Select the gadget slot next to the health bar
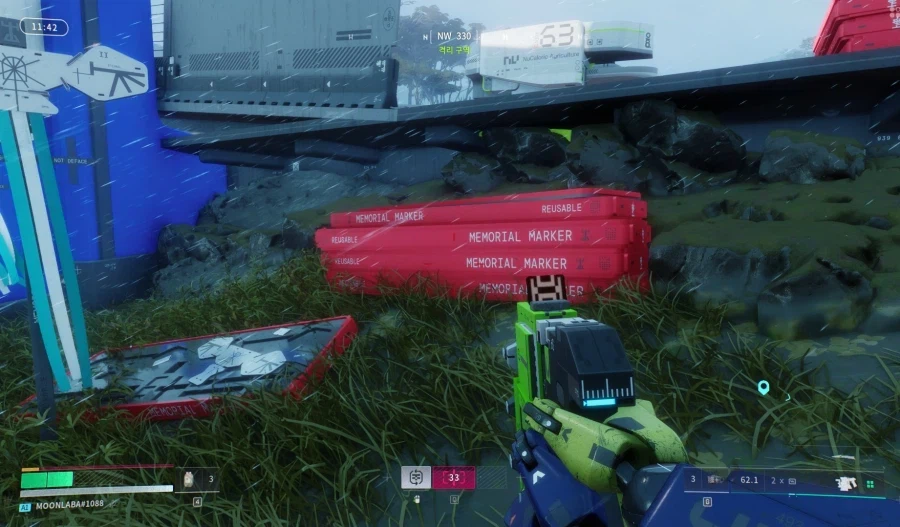This screenshot has width=900, height=527. coord(188,479)
